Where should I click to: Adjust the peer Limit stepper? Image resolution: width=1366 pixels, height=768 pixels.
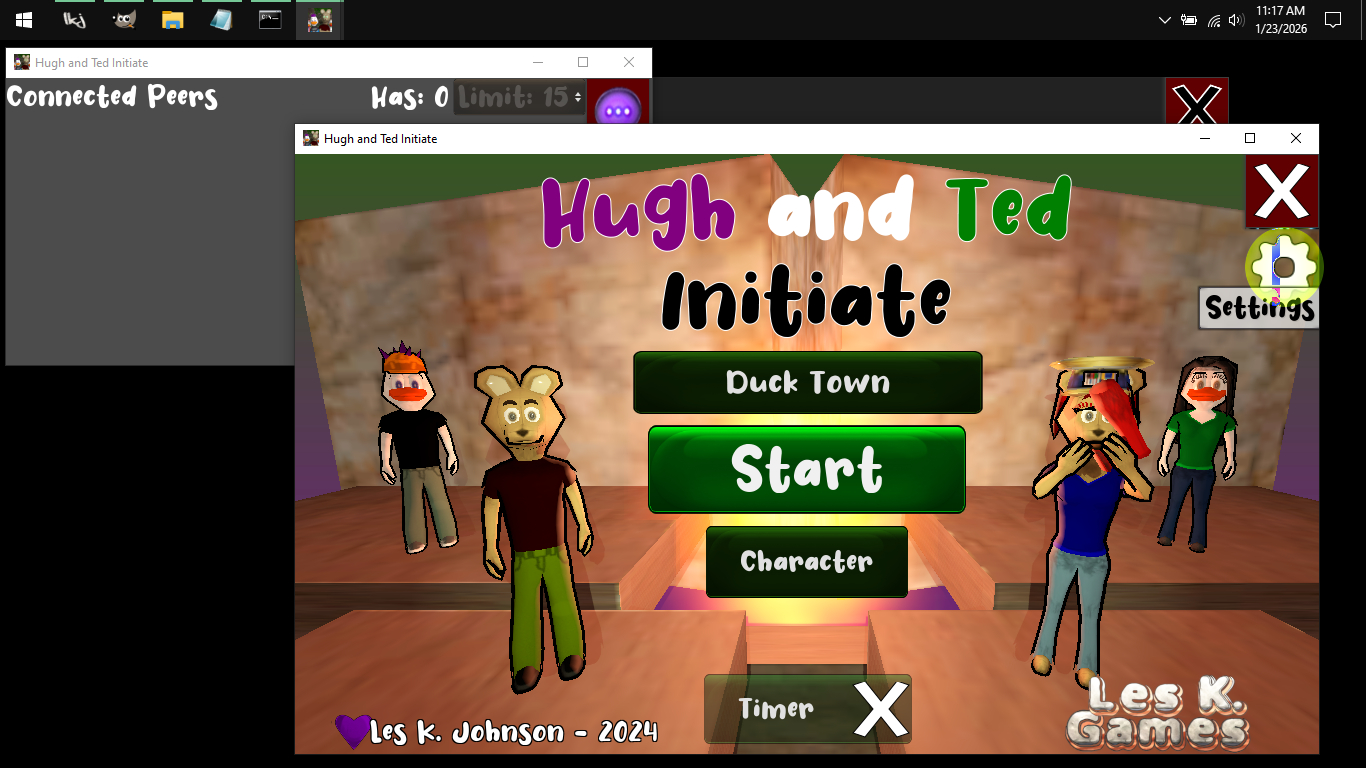click(577, 97)
